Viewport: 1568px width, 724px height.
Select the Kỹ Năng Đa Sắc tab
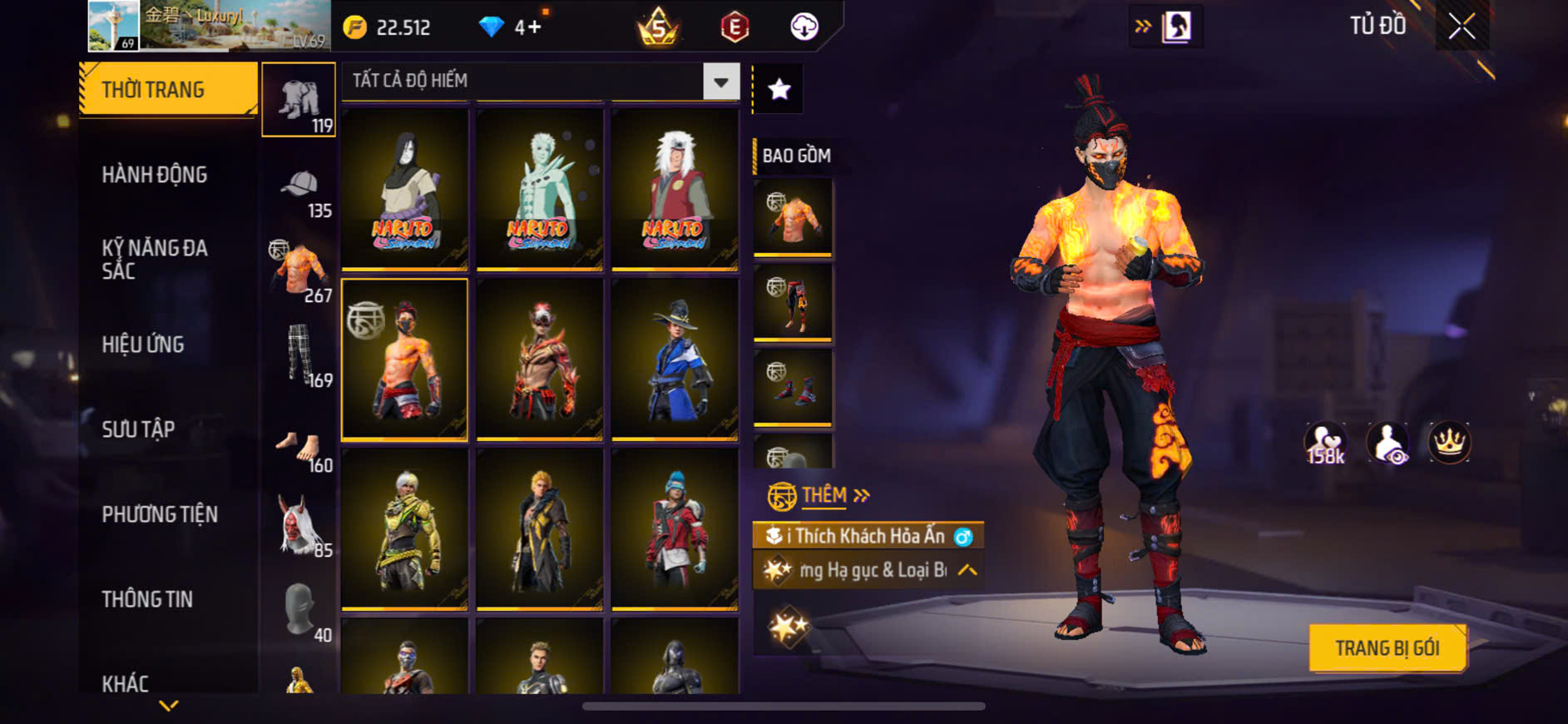click(155, 259)
